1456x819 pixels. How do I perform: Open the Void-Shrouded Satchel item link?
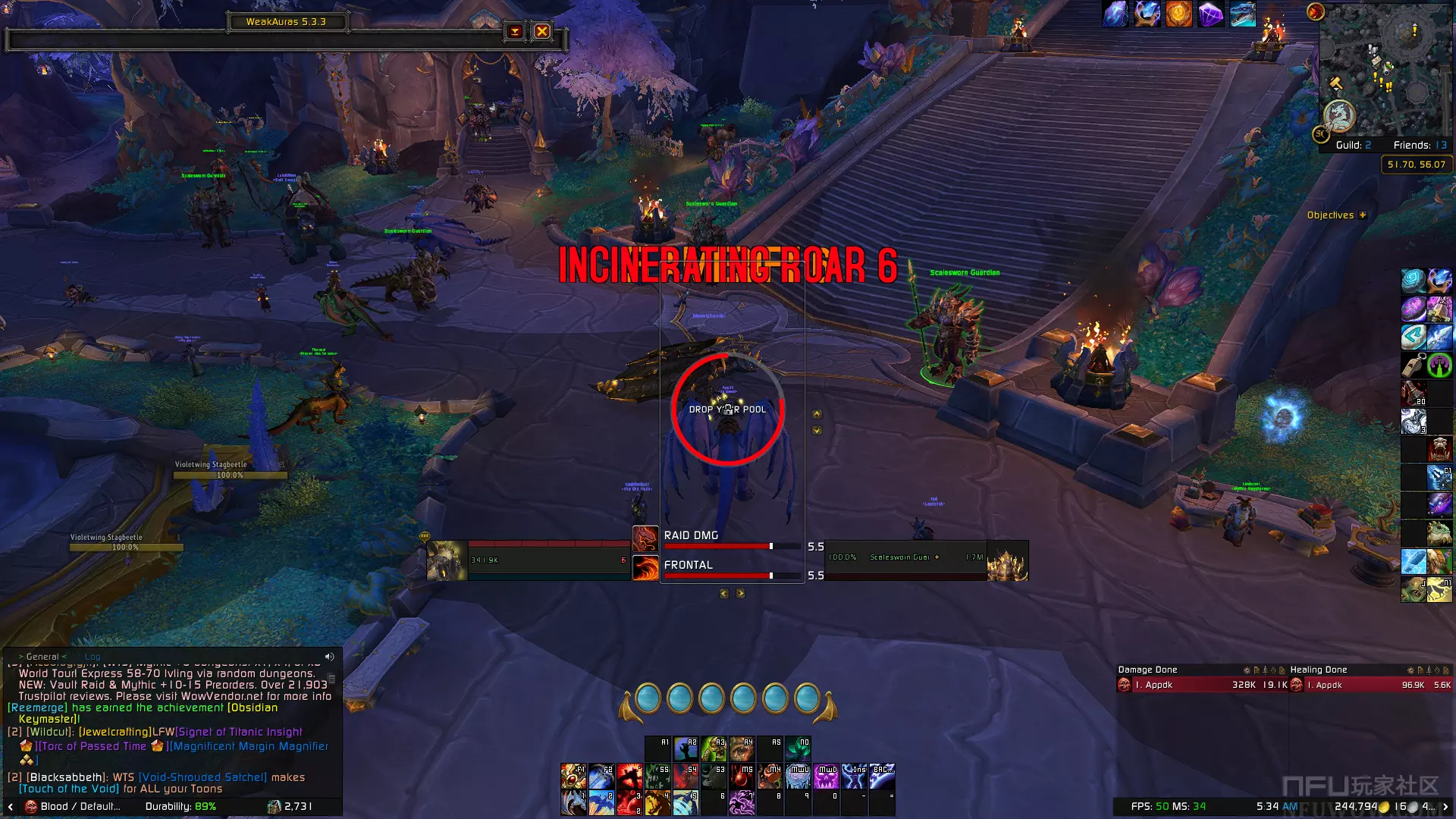tap(203, 777)
